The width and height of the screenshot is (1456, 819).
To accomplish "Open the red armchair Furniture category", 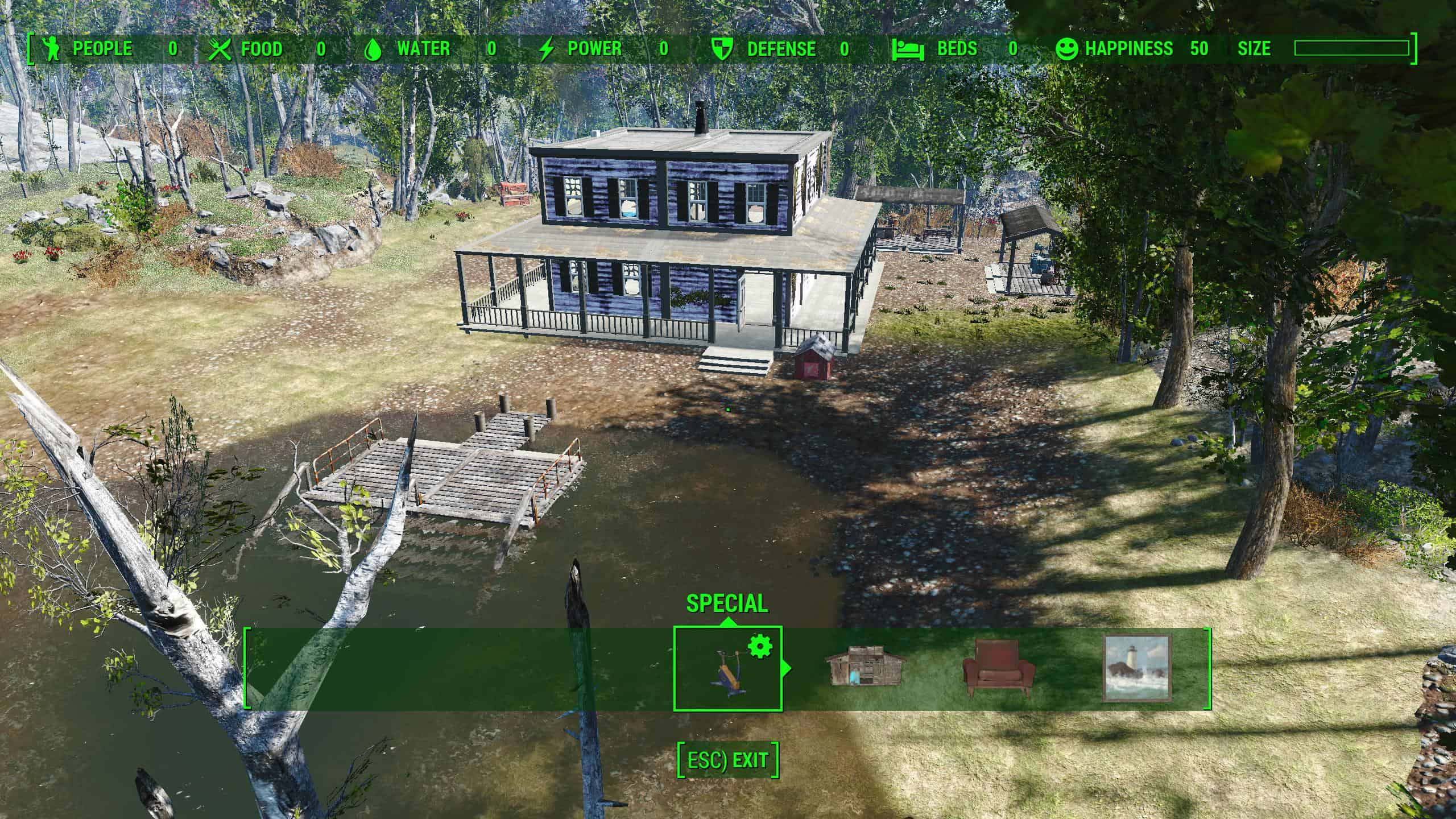I will pos(999,668).
